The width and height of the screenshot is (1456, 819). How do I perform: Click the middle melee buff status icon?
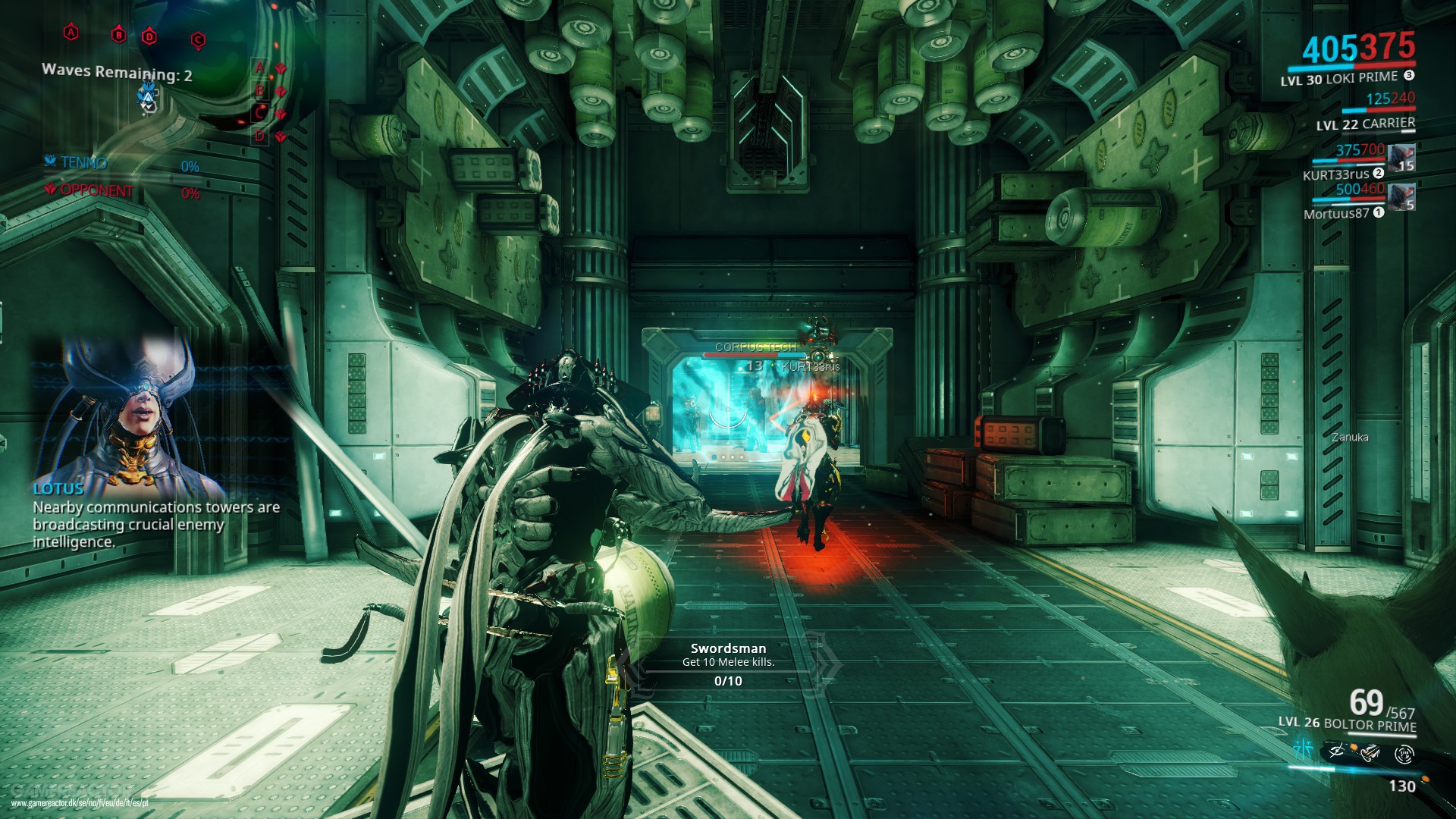coord(1370,752)
